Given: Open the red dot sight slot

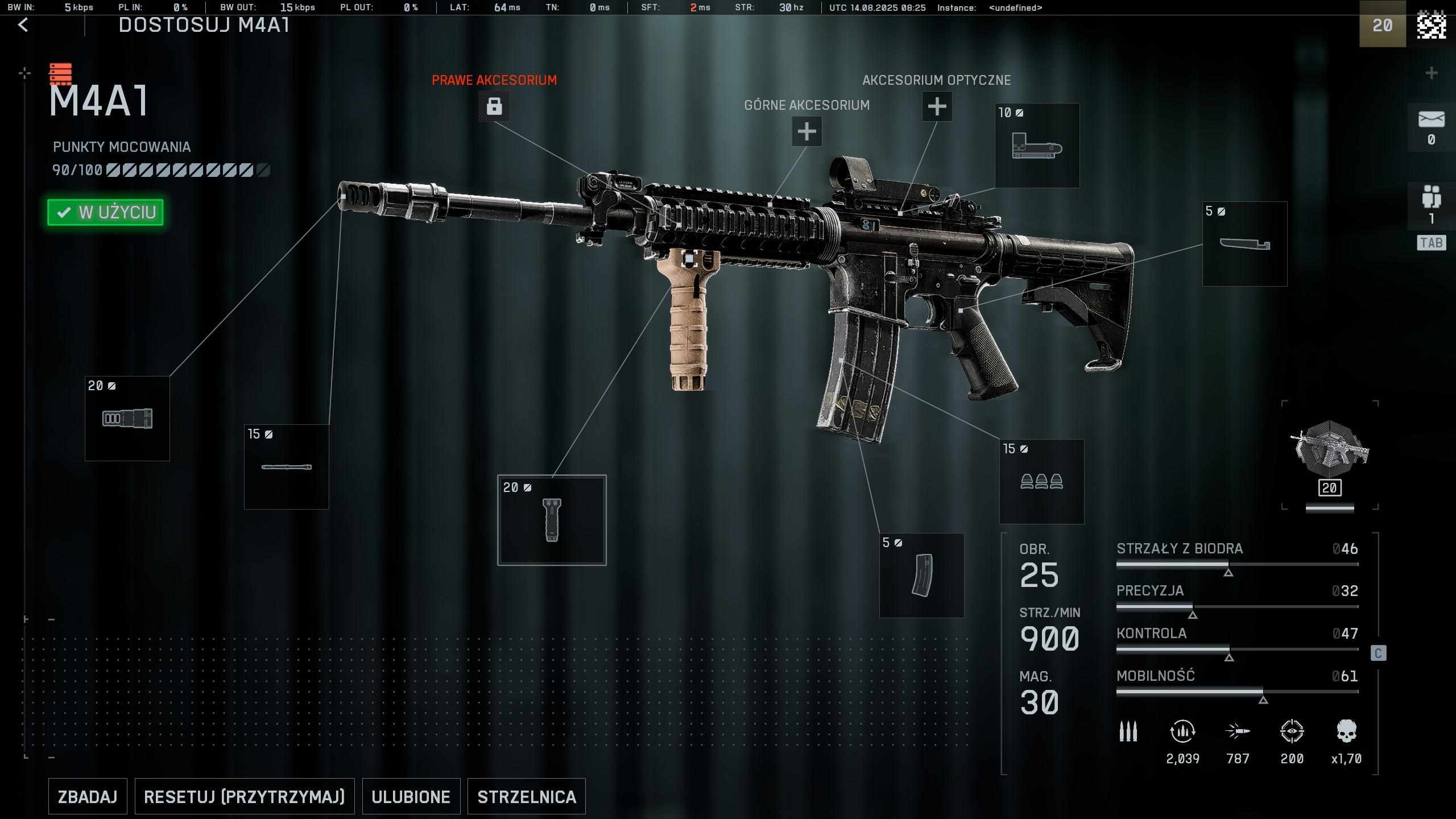Looking at the screenshot, I should coord(1037,146).
